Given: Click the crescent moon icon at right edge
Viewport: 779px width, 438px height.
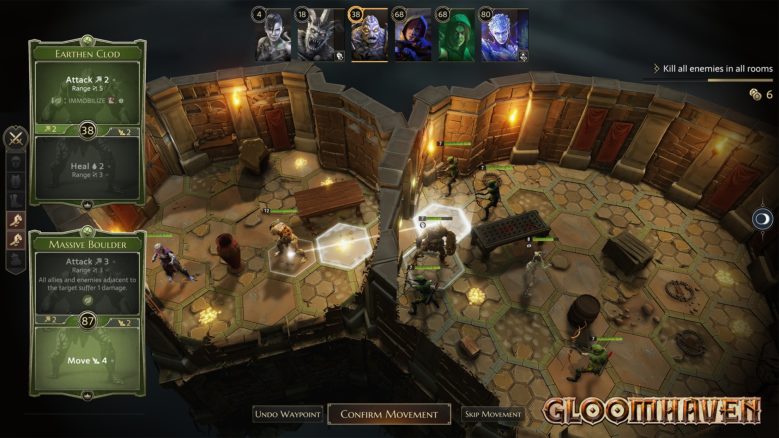Looking at the screenshot, I should click(763, 219).
